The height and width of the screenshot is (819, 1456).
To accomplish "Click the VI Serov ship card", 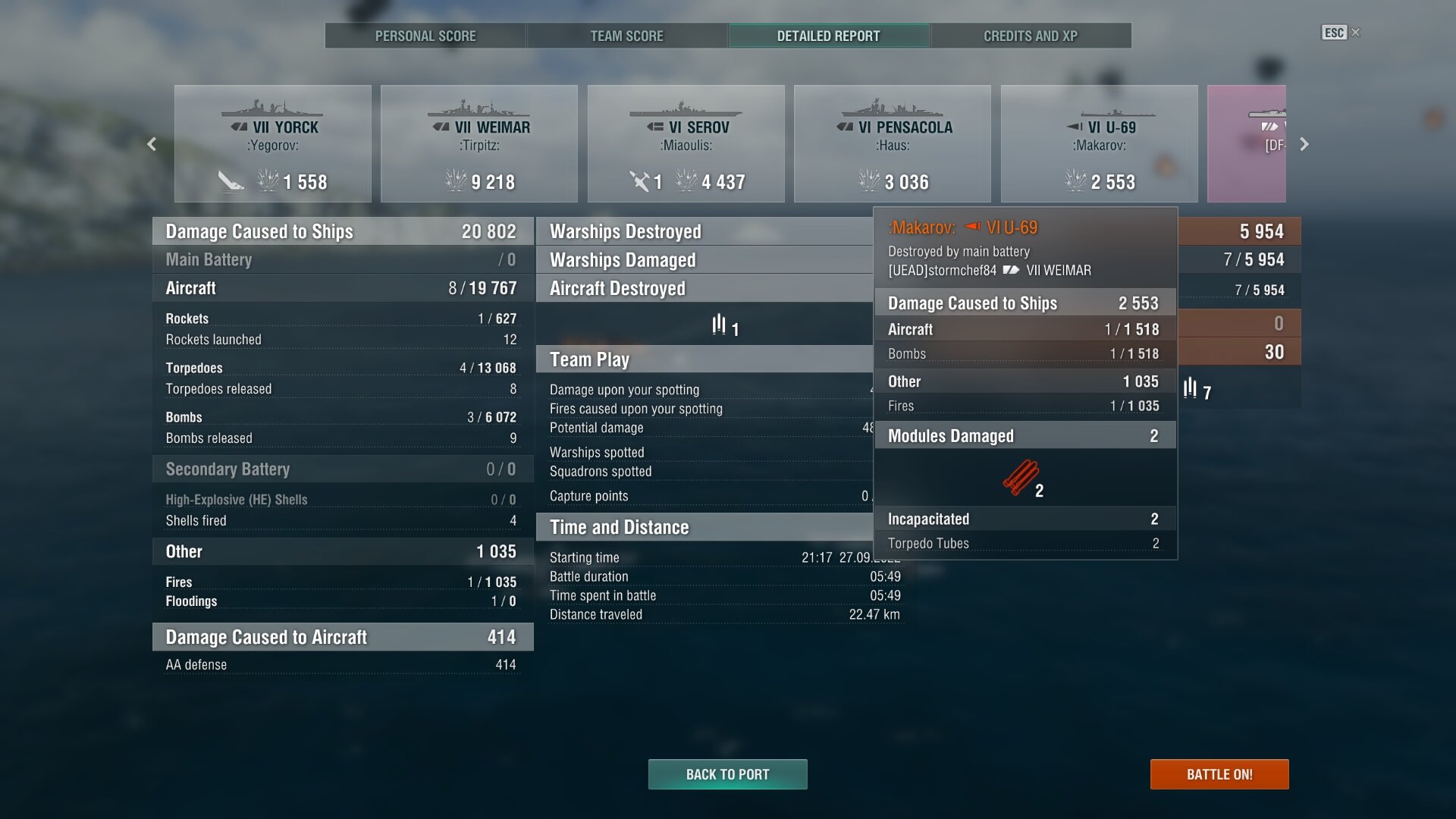I will [x=686, y=144].
